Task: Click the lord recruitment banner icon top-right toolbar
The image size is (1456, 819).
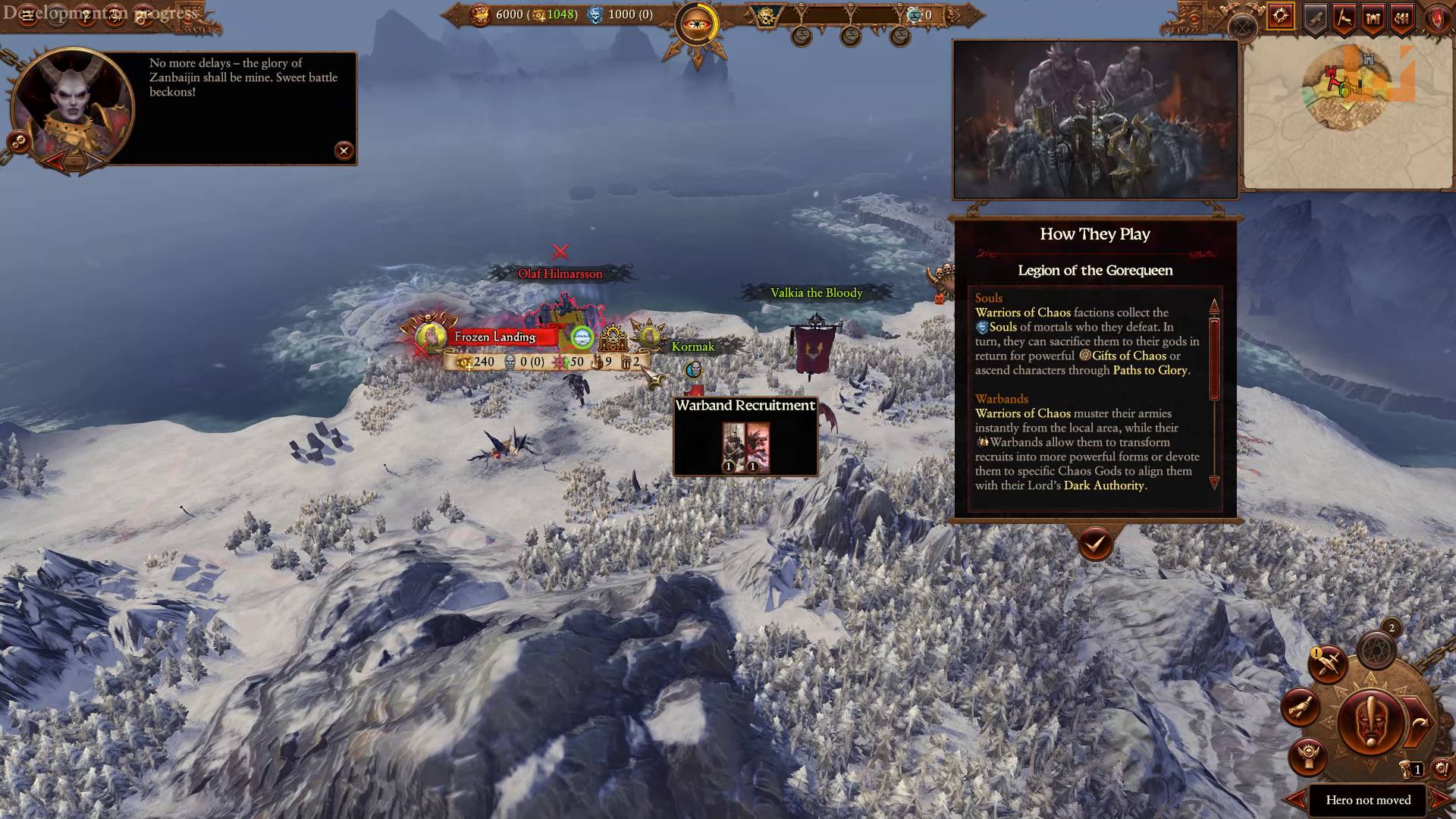Action: point(1343,19)
